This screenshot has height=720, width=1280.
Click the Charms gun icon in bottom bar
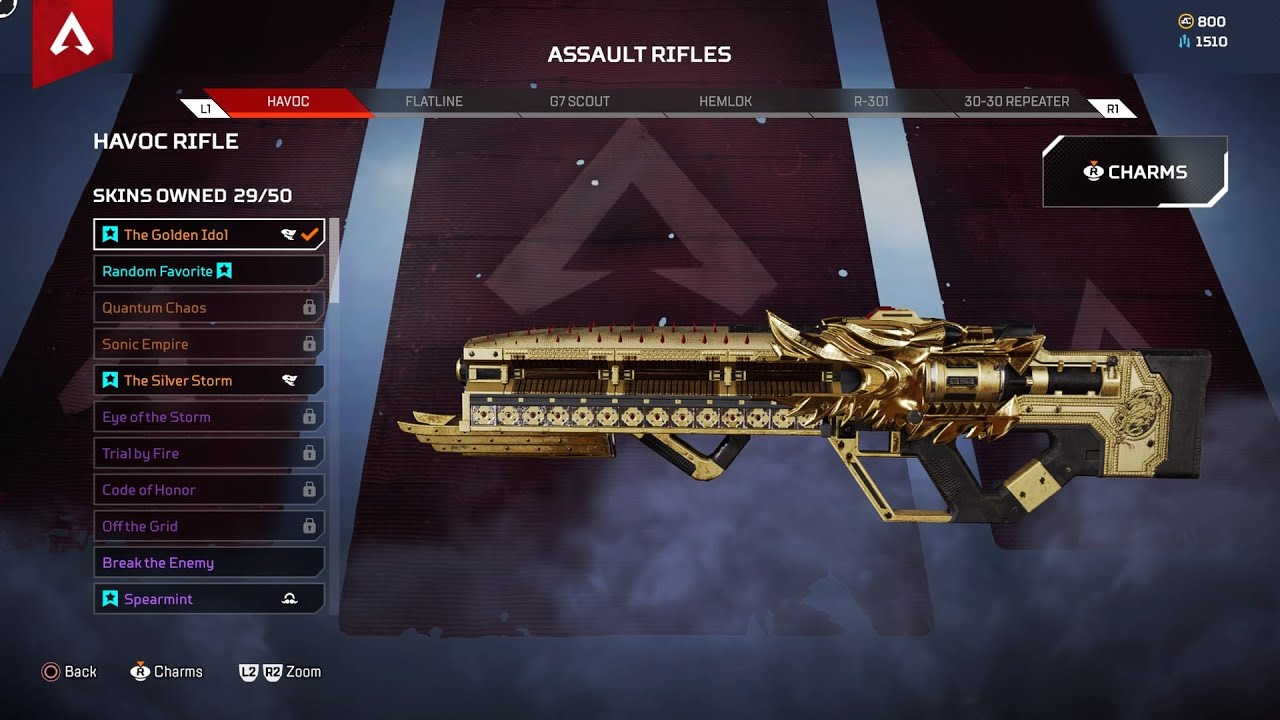click(x=142, y=672)
